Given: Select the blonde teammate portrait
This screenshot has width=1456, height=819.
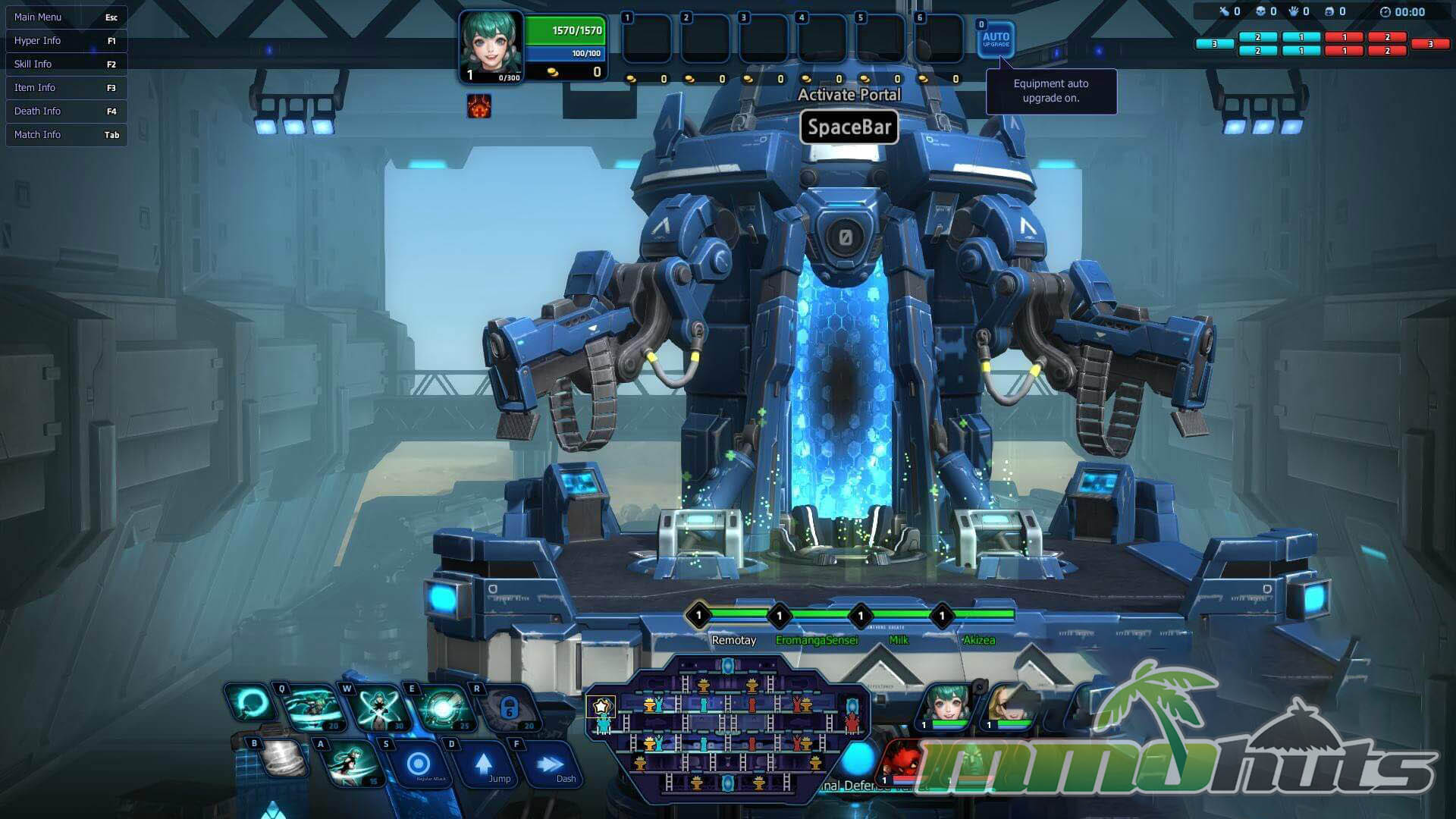Looking at the screenshot, I should pos(1009,707).
